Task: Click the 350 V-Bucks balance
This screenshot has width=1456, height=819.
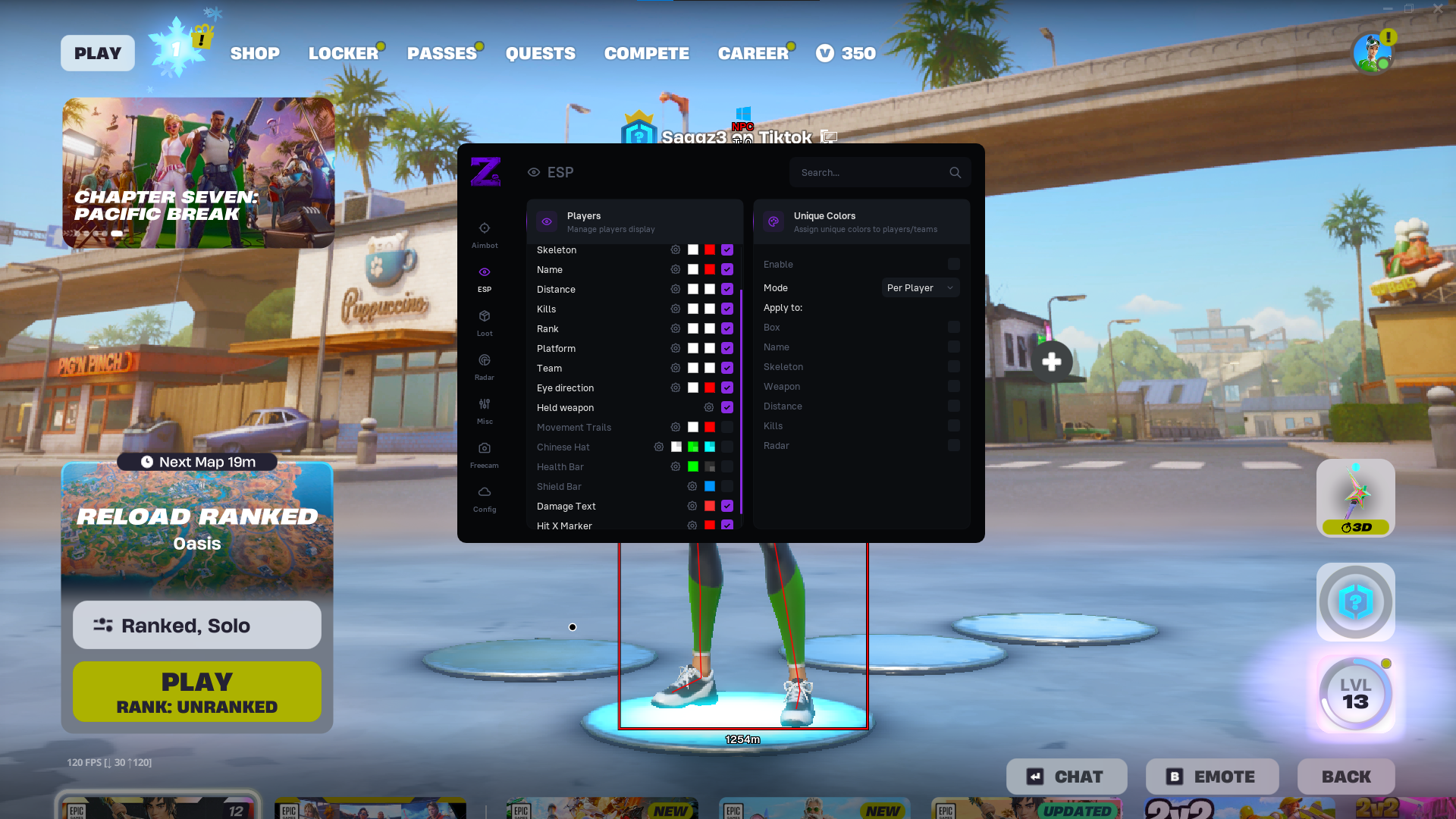Action: coord(846,53)
